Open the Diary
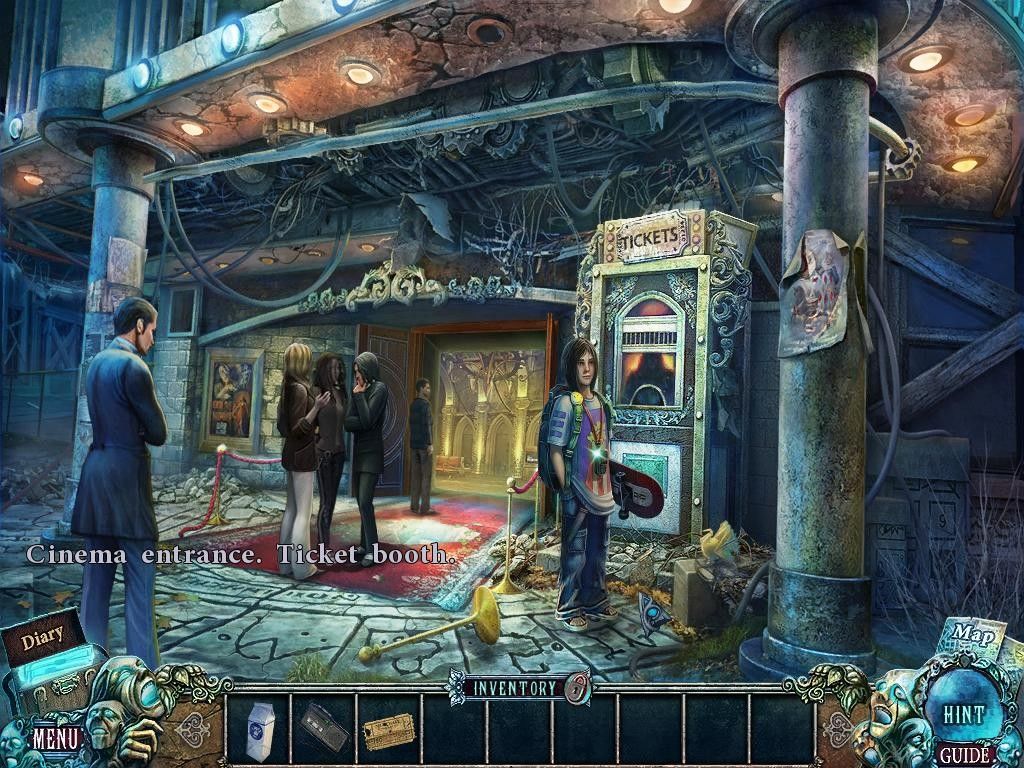 [x=43, y=636]
